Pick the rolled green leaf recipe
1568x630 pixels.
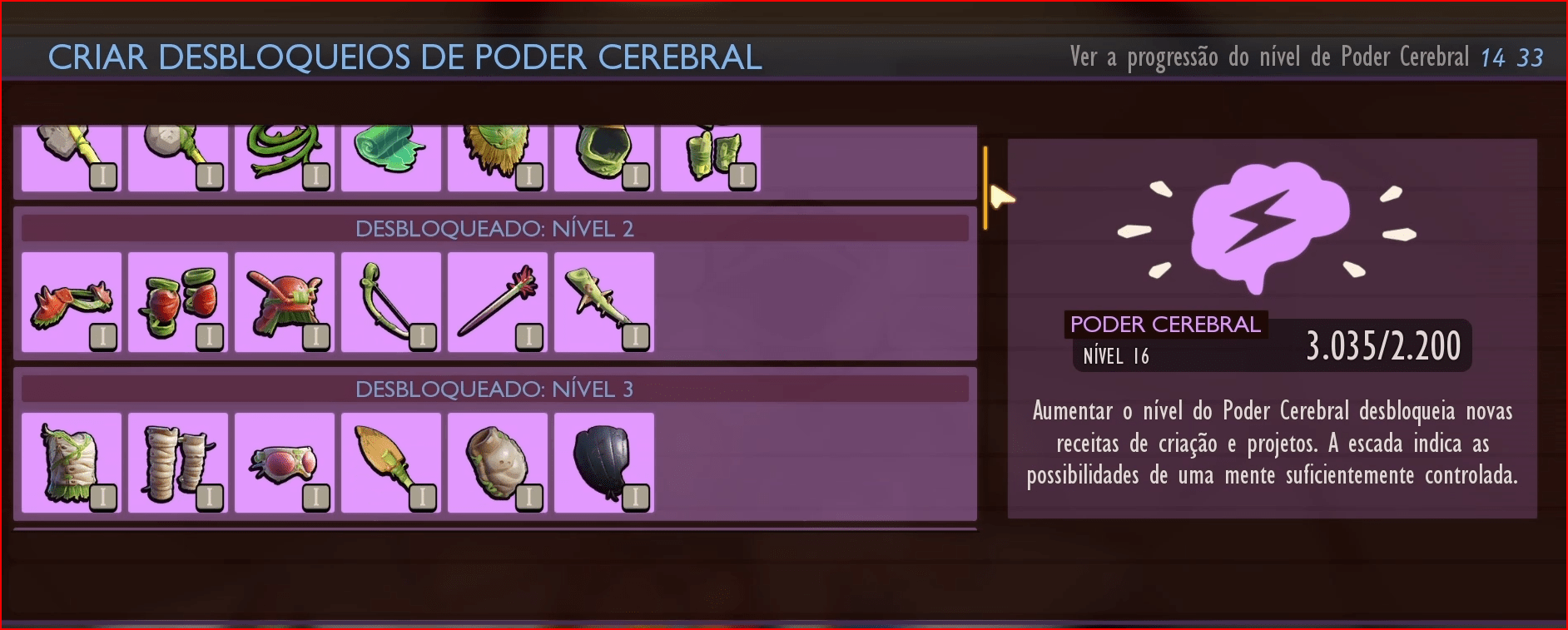pos(391,158)
